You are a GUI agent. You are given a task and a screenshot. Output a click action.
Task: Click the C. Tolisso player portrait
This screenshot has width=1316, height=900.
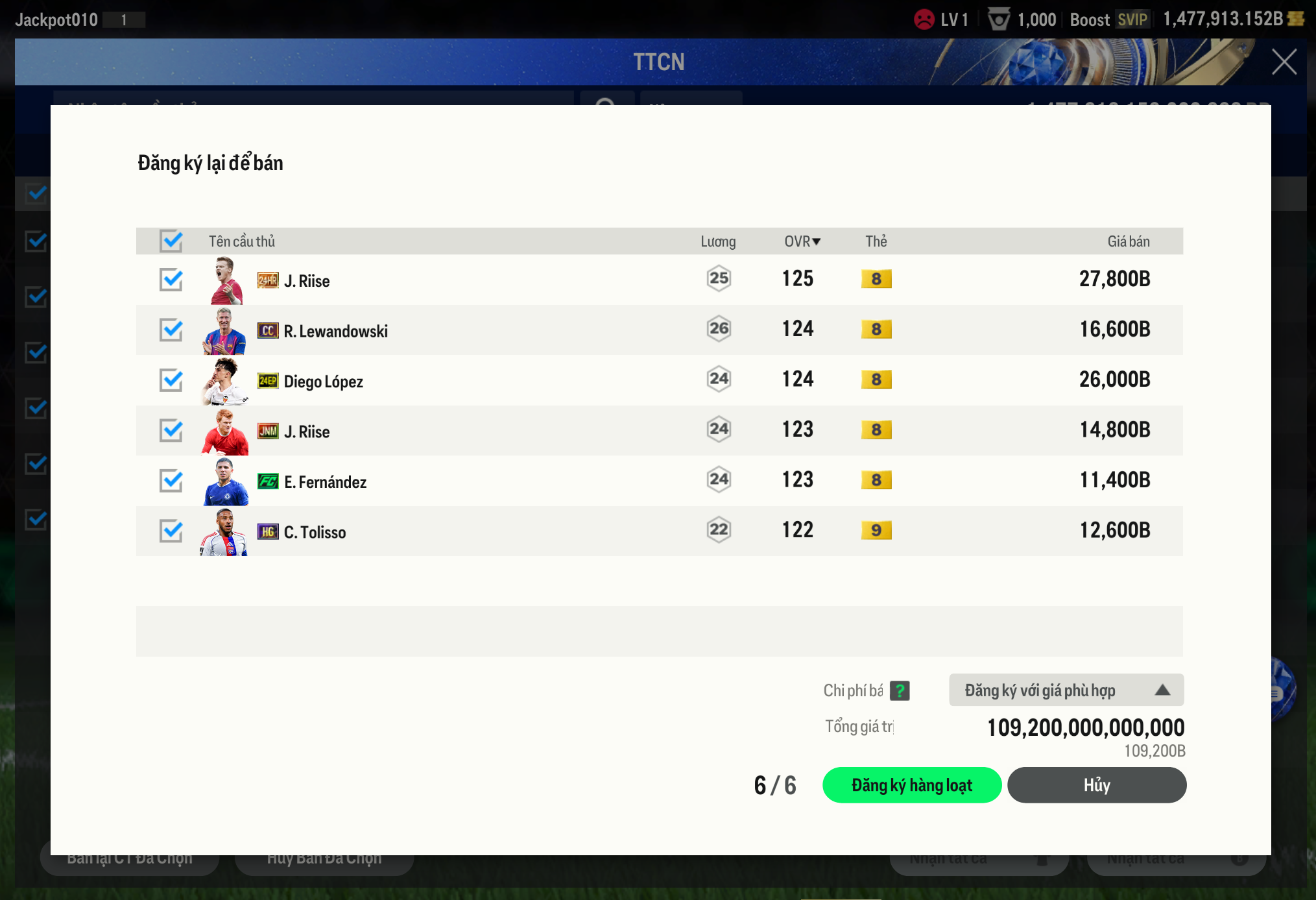[224, 532]
